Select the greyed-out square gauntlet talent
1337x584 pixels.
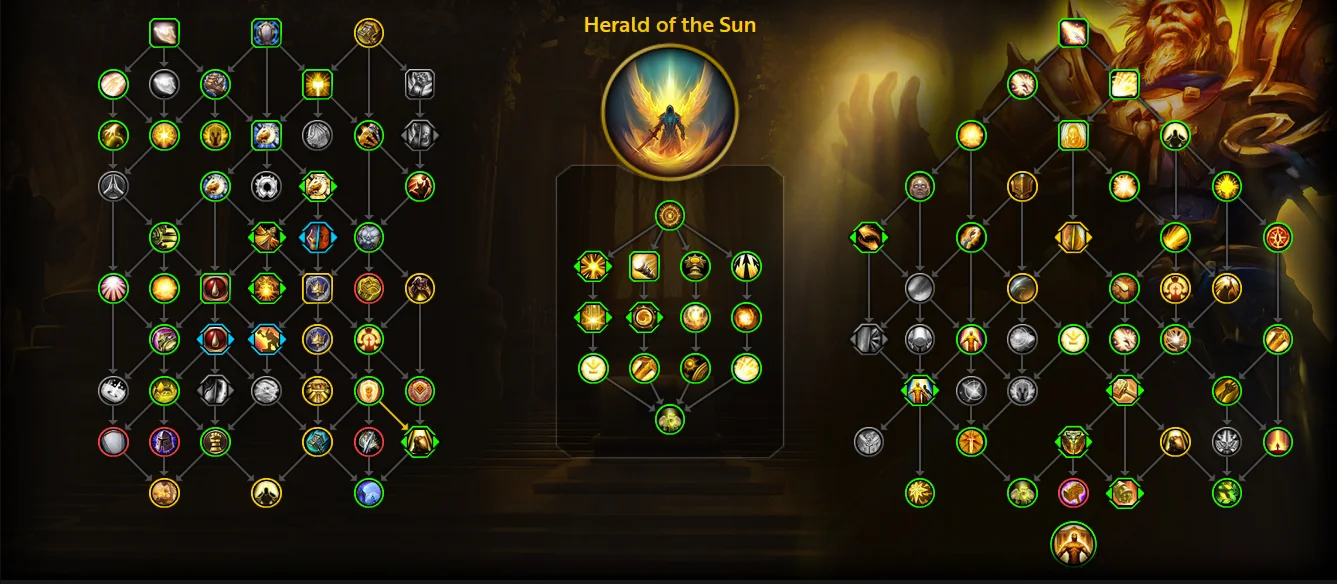point(419,84)
